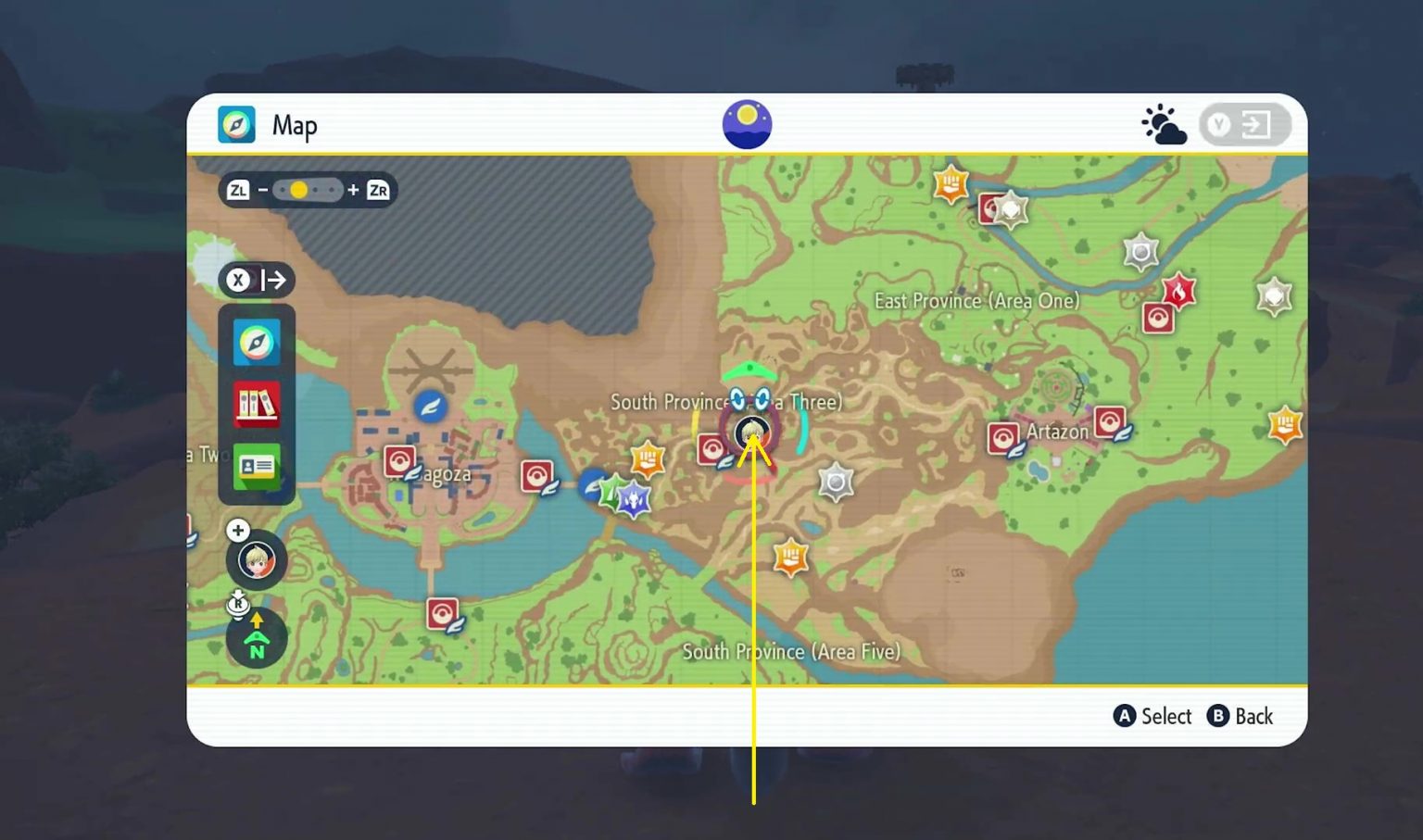Screen dimensions: 1423x840
Task: Click the moon phase indicator at top center
Action: 747,122
